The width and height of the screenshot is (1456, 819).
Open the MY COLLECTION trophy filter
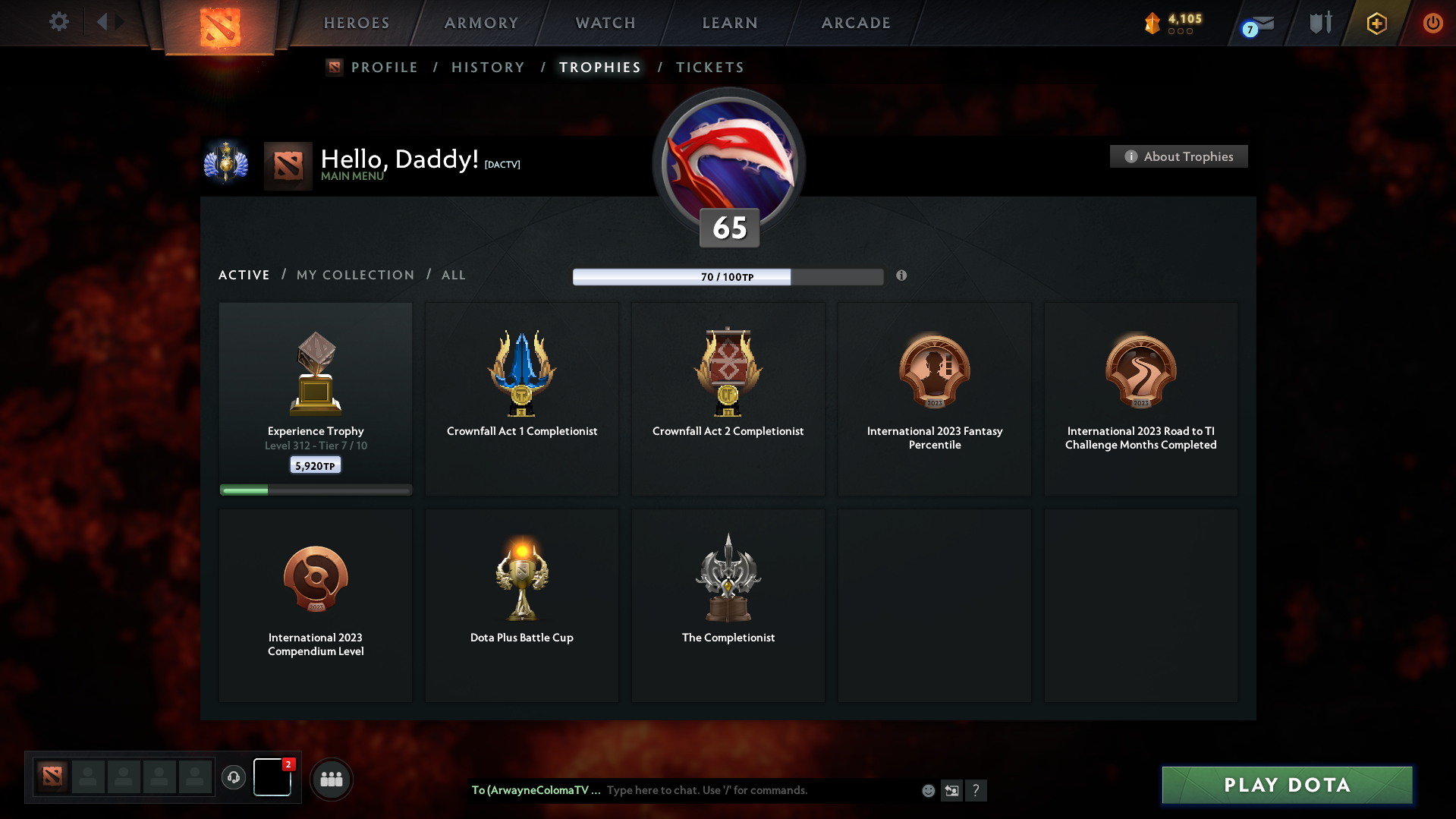click(354, 275)
